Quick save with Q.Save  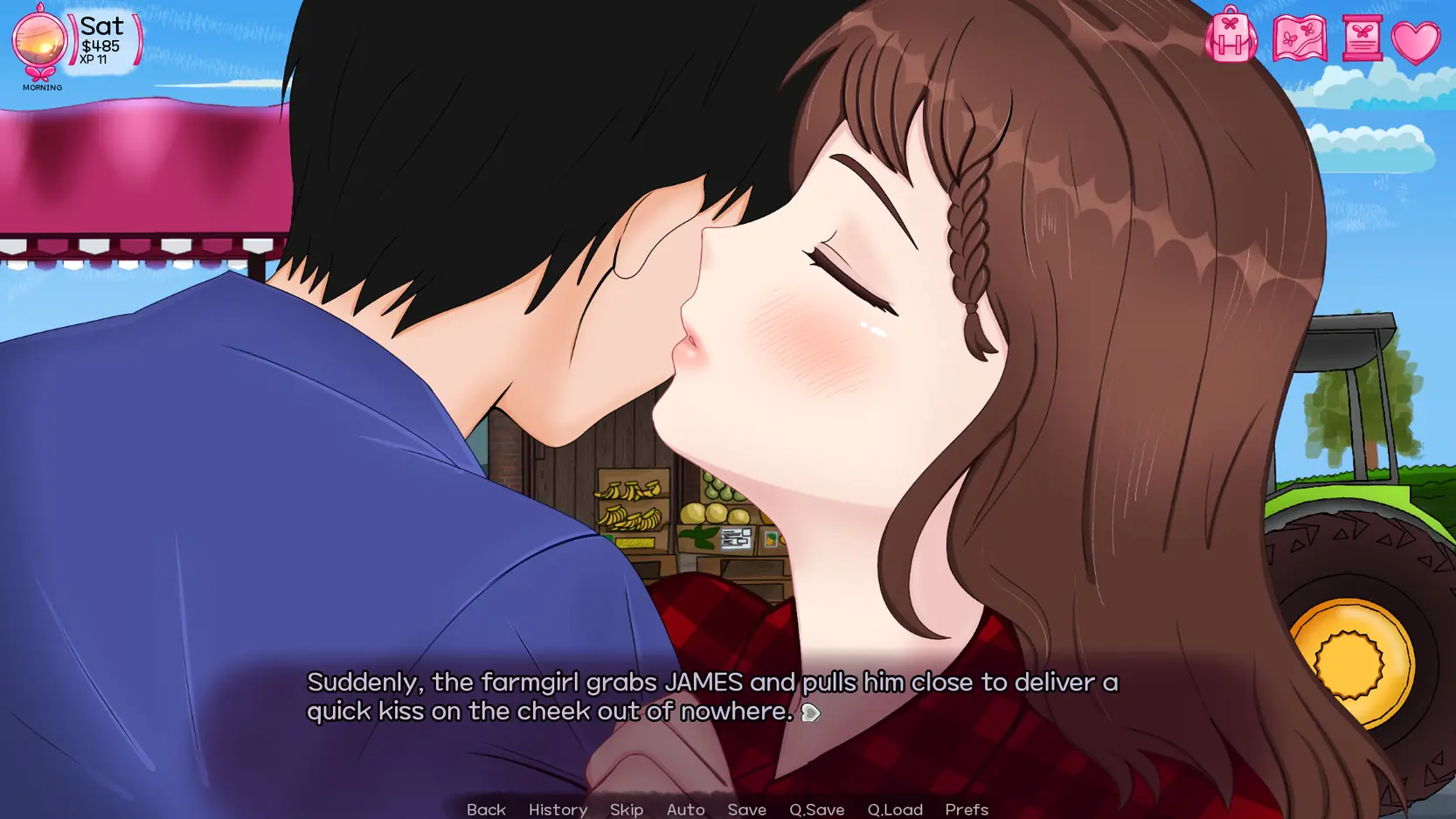click(816, 809)
